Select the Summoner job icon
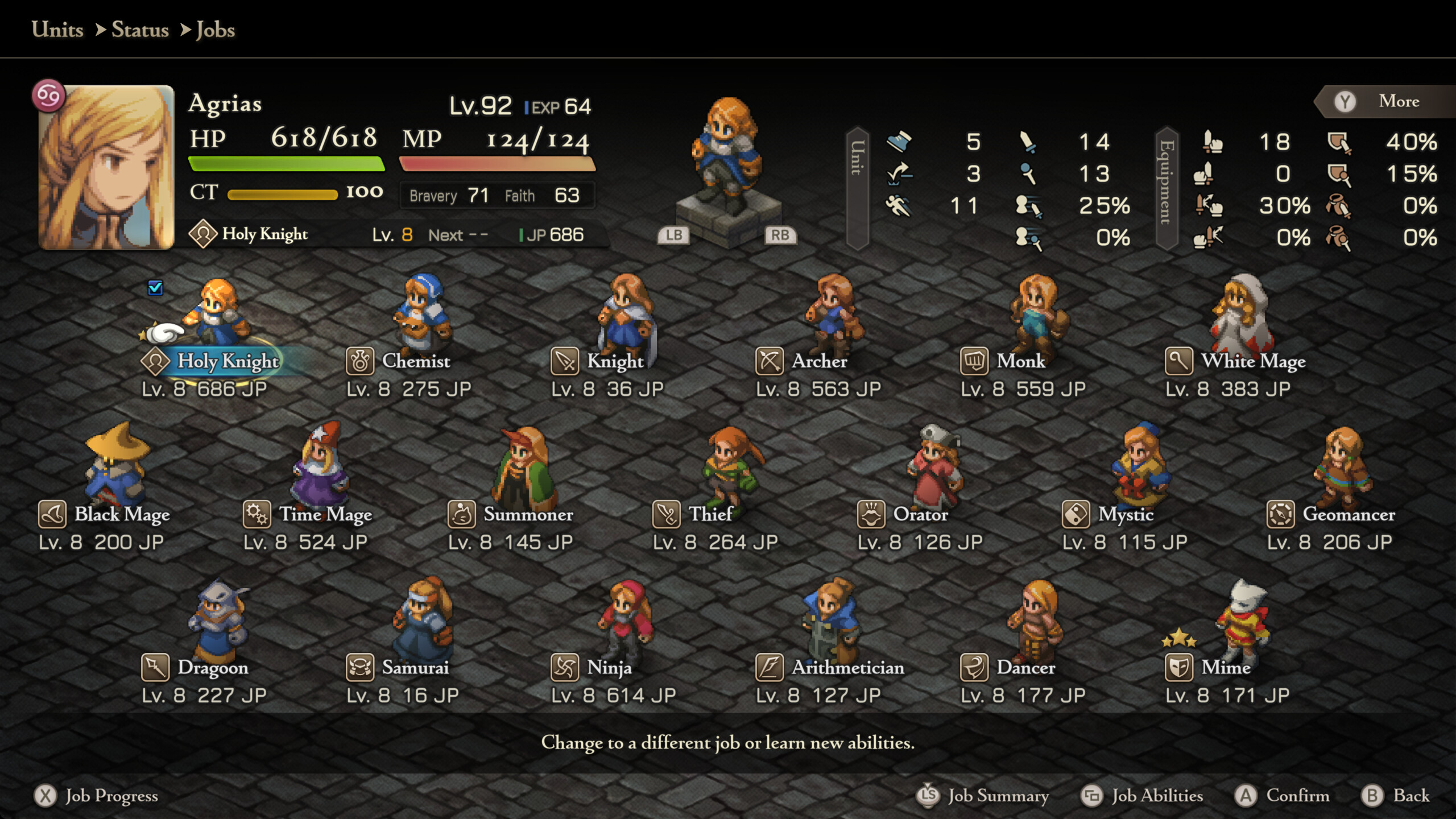 click(x=462, y=514)
